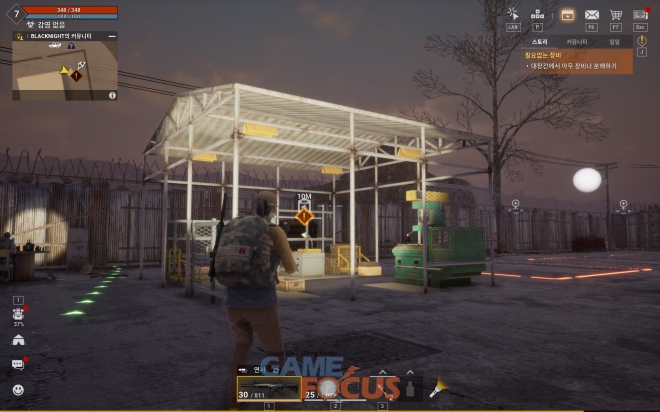Open the shopping cart store
Screen dimensions: 660x412
616,14
